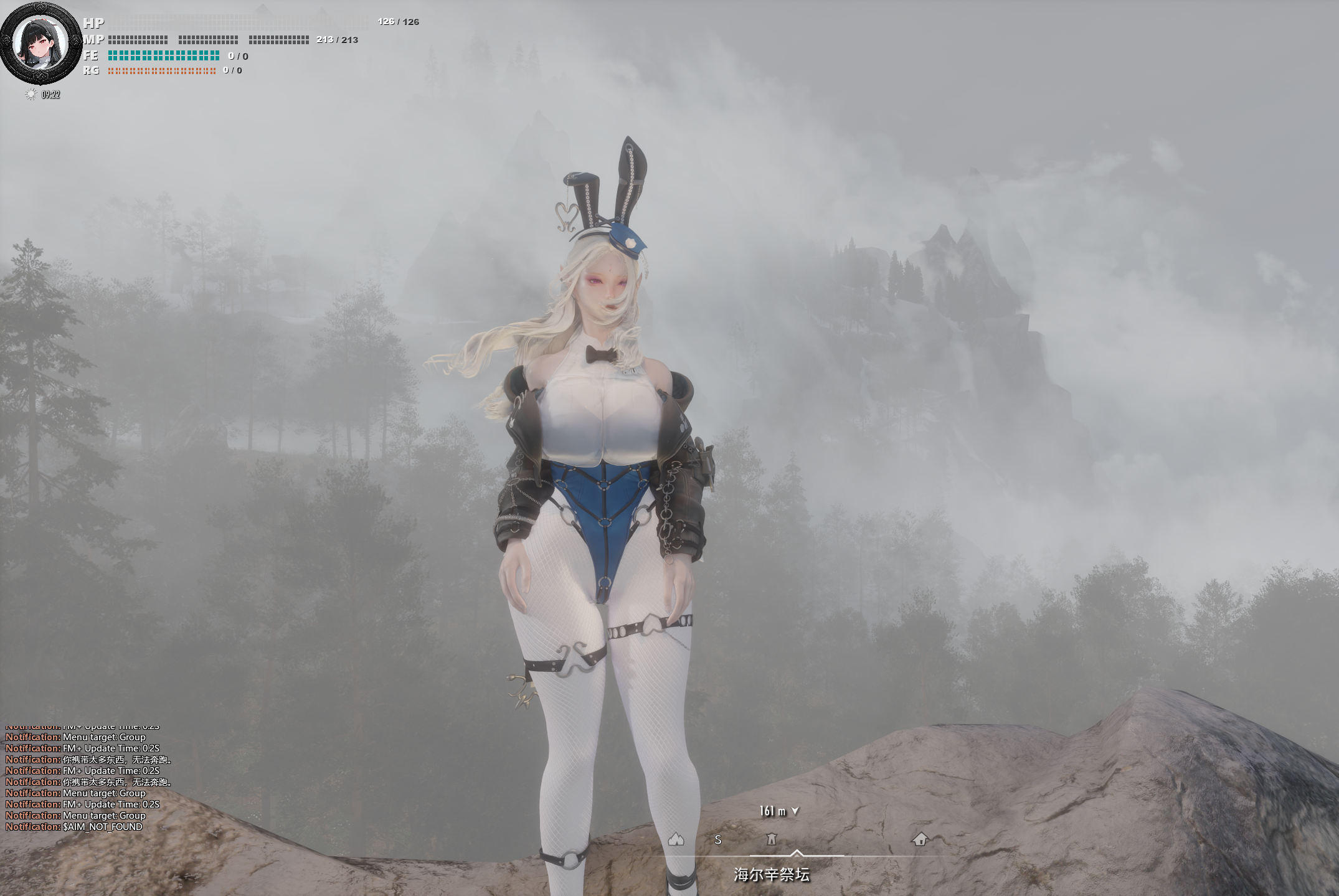Select the house marker on the compass

pos(920,839)
